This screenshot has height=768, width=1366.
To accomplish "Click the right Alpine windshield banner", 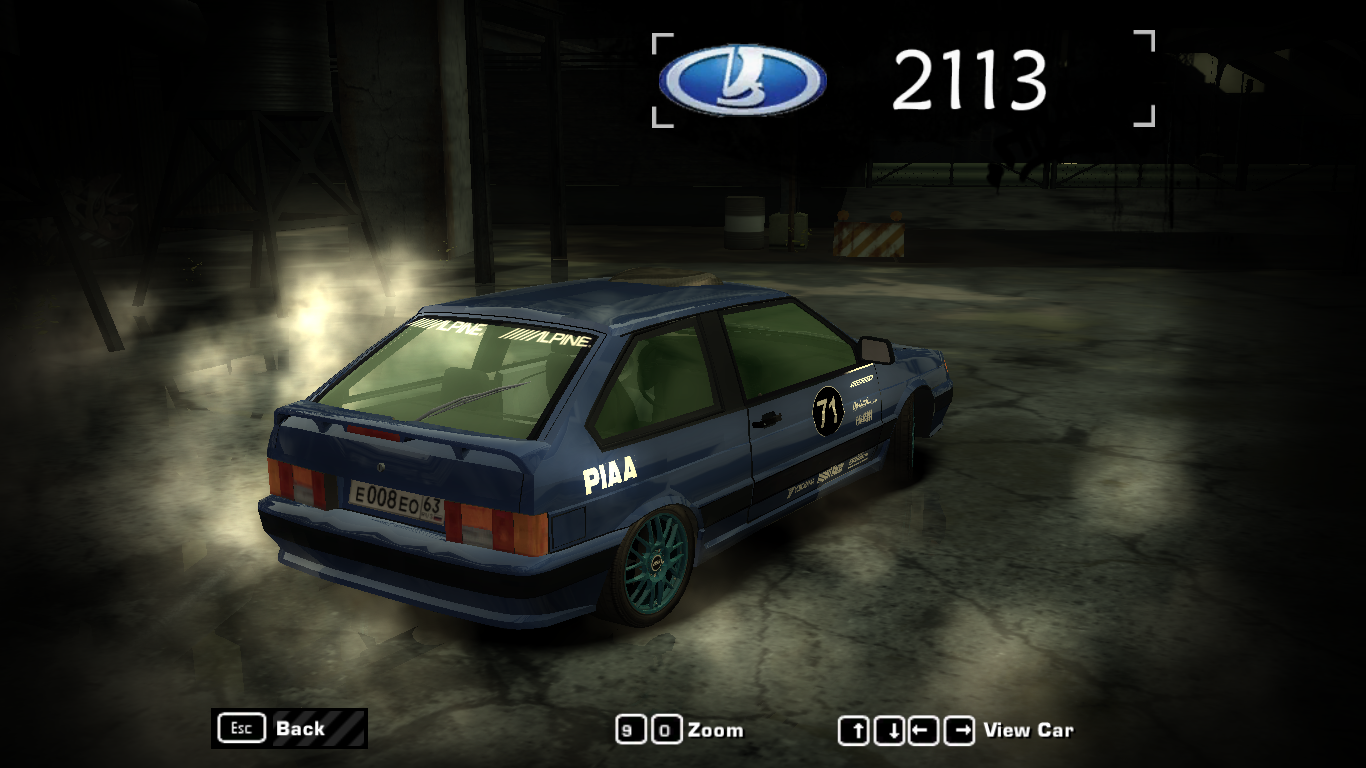I will [x=548, y=338].
